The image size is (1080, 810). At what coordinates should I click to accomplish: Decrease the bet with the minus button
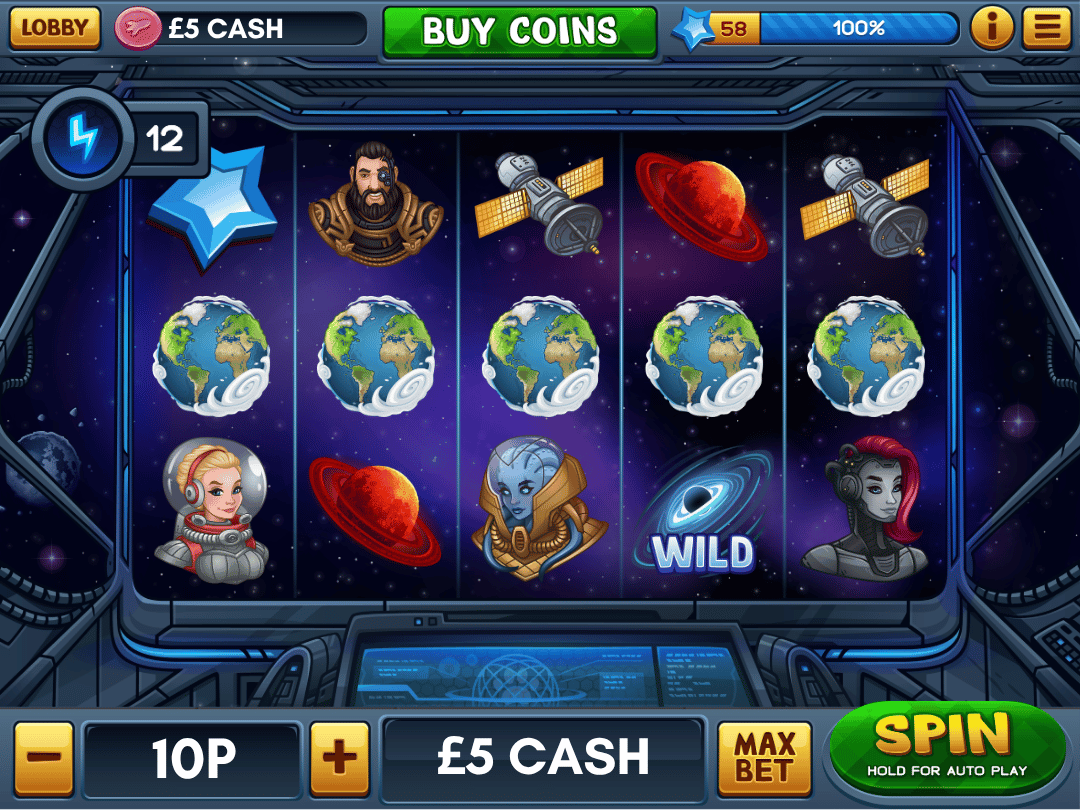[44, 758]
